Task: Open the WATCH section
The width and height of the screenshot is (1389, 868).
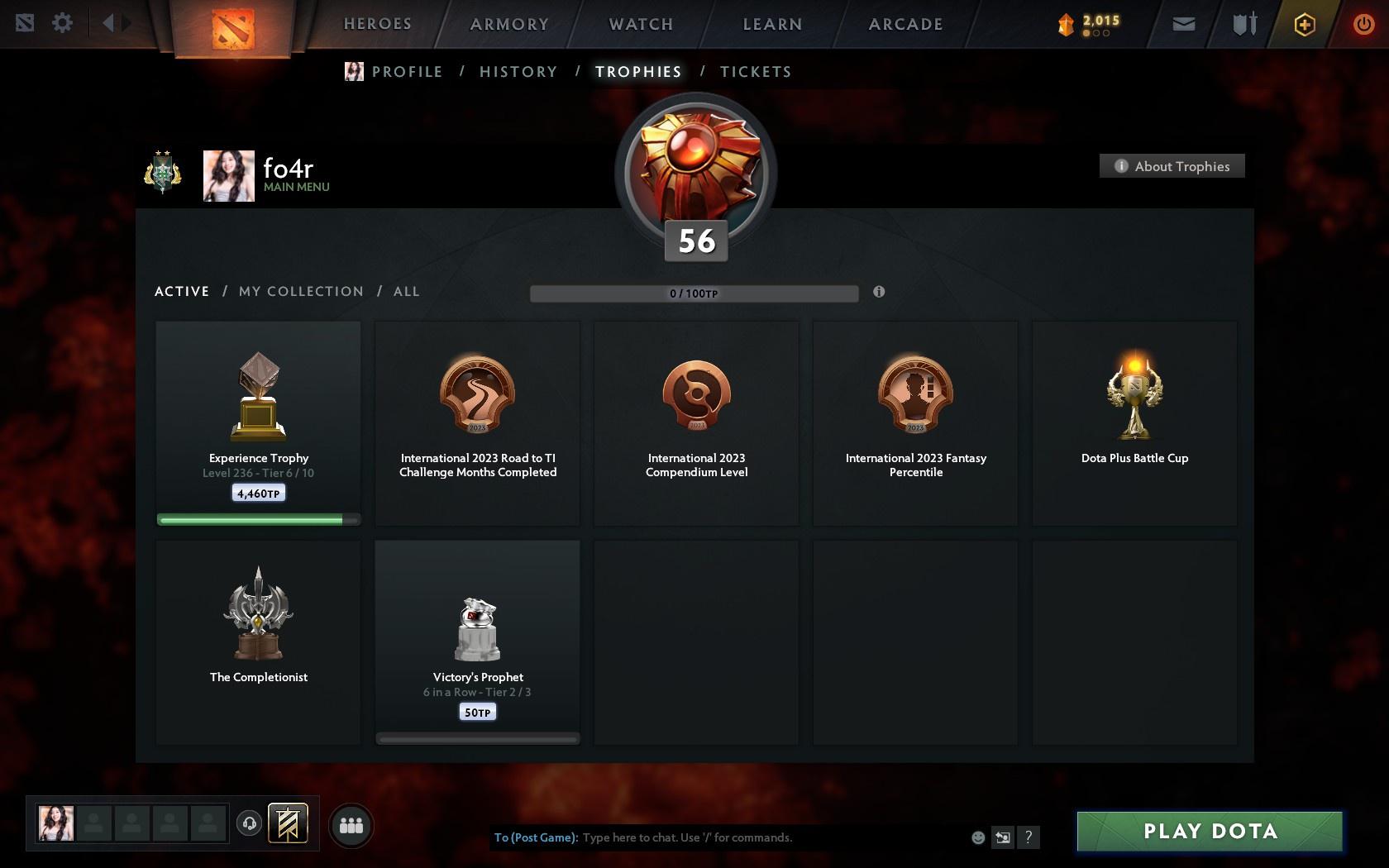Action: tap(639, 24)
